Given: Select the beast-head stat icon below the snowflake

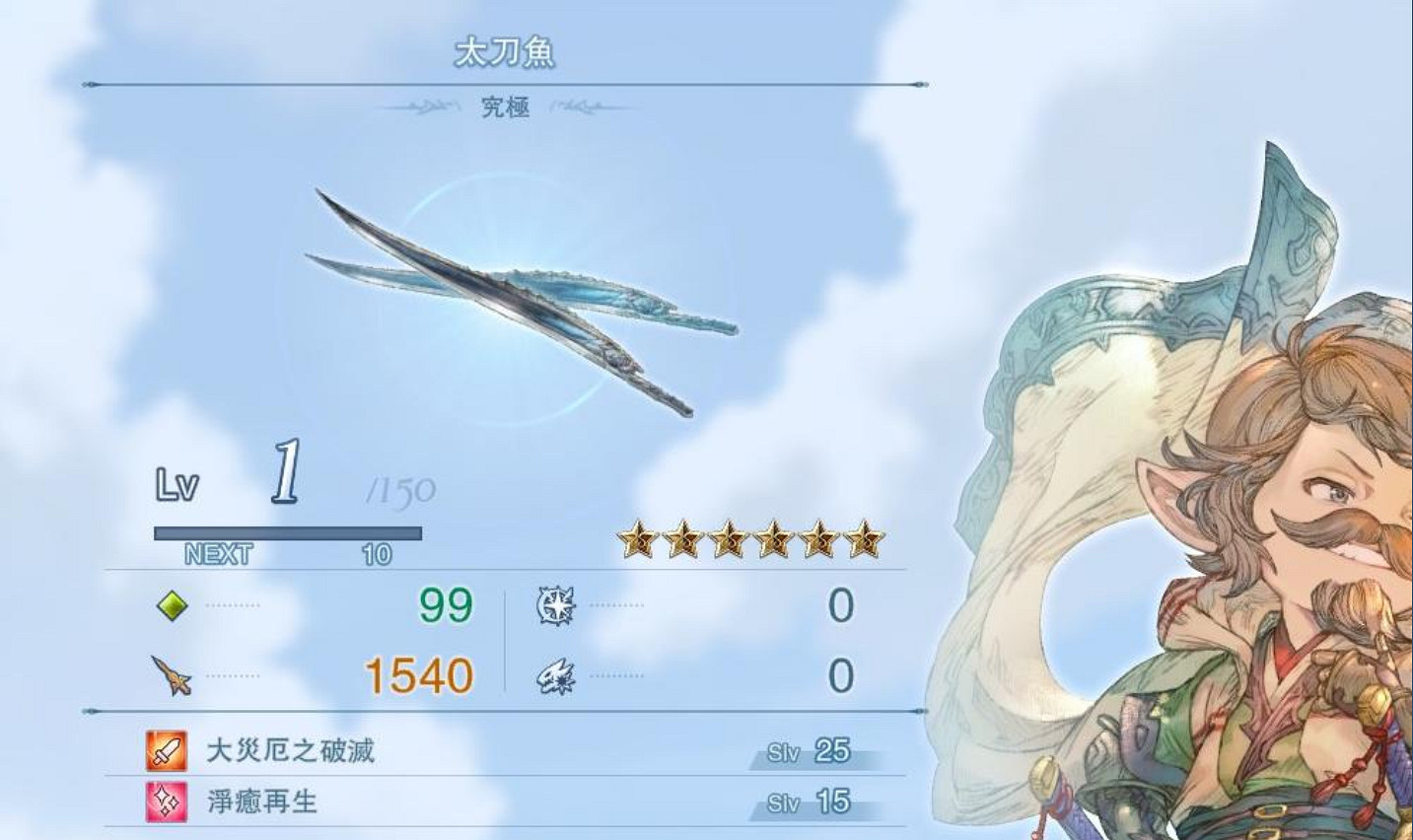Looking at the screenshot, I should 555,677.
